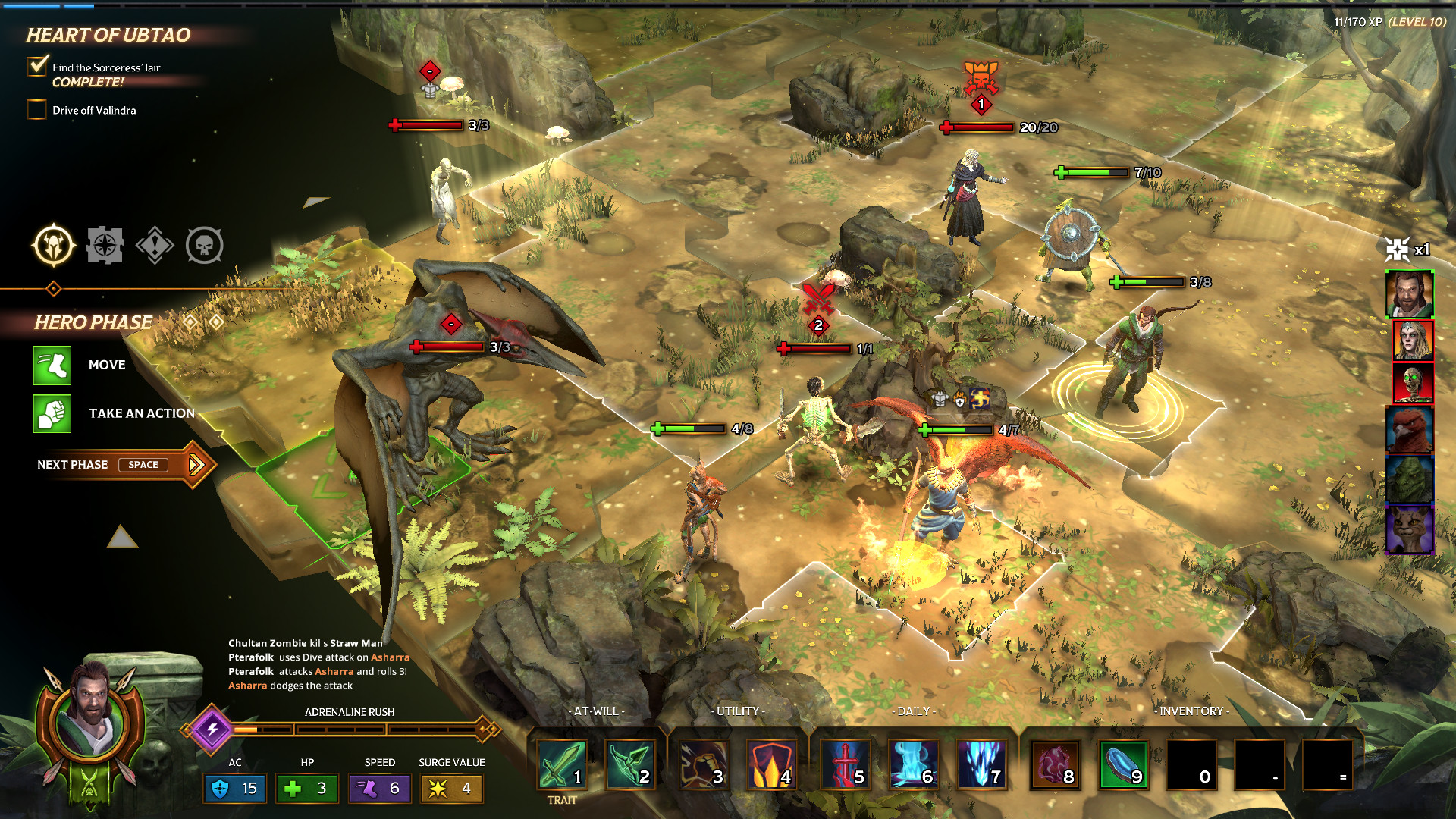
Task: Select the green Move footsteps icon
Action: tap(51, 365)
